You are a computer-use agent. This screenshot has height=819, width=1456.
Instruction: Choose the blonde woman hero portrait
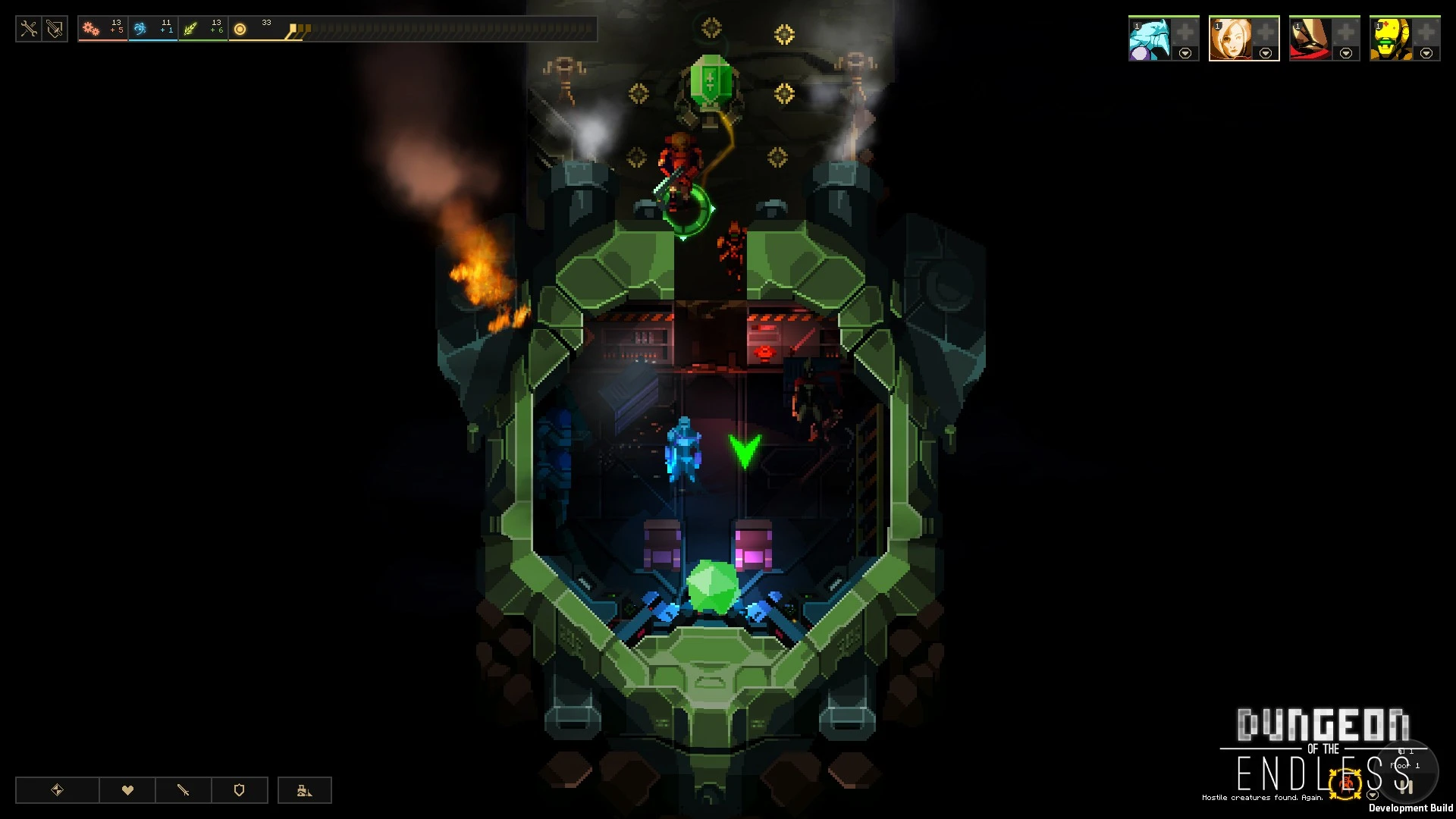1229,39
